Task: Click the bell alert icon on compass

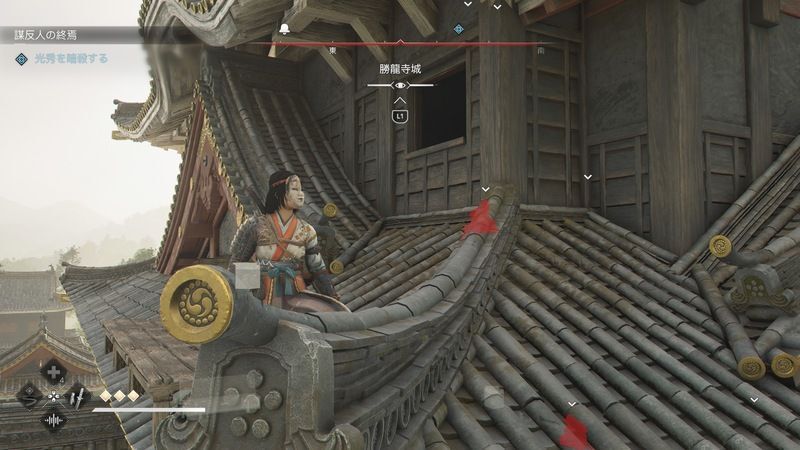Action: coord(284,29)
